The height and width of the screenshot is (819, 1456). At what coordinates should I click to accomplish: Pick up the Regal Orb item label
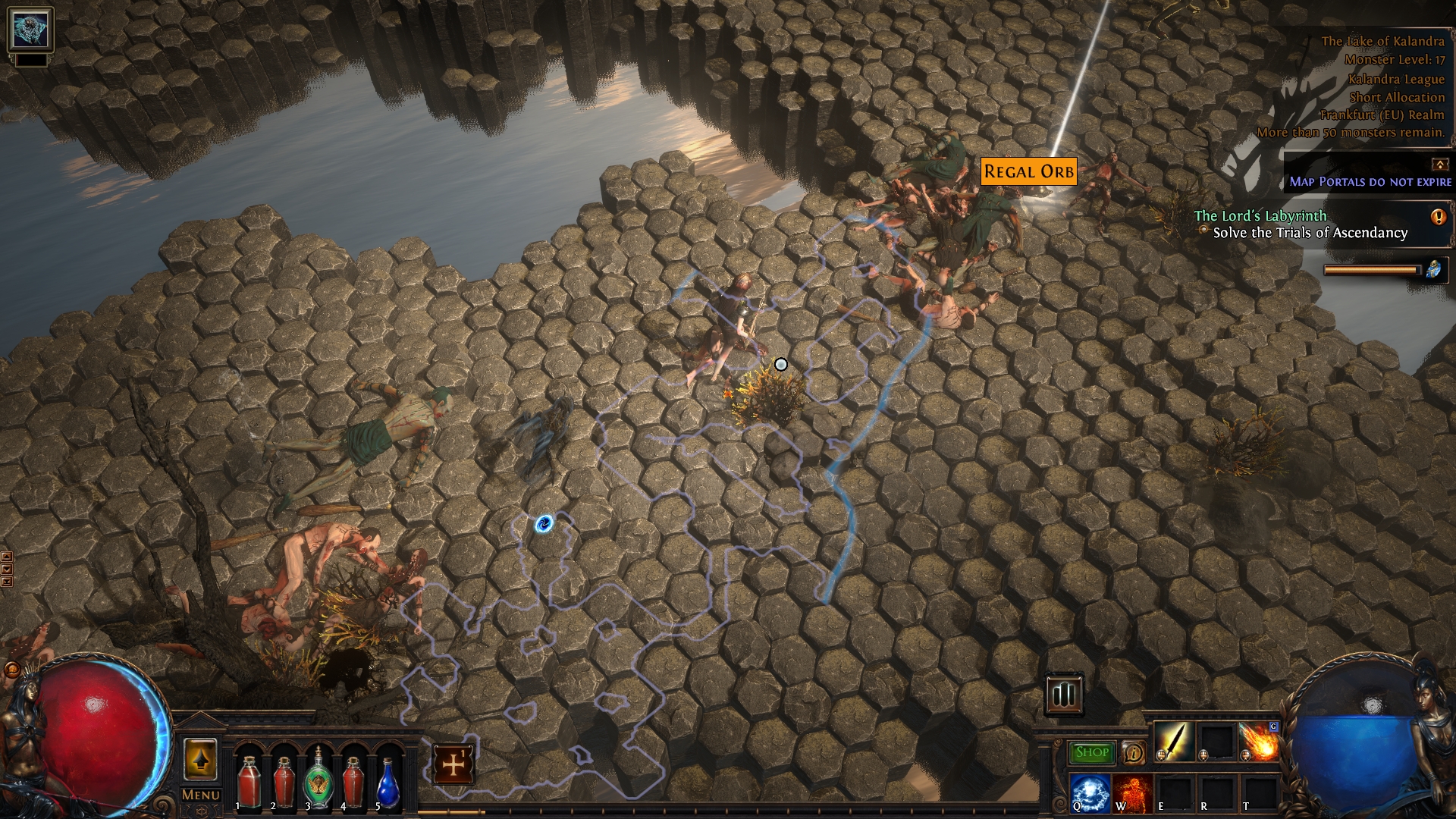pos(1028,171)
